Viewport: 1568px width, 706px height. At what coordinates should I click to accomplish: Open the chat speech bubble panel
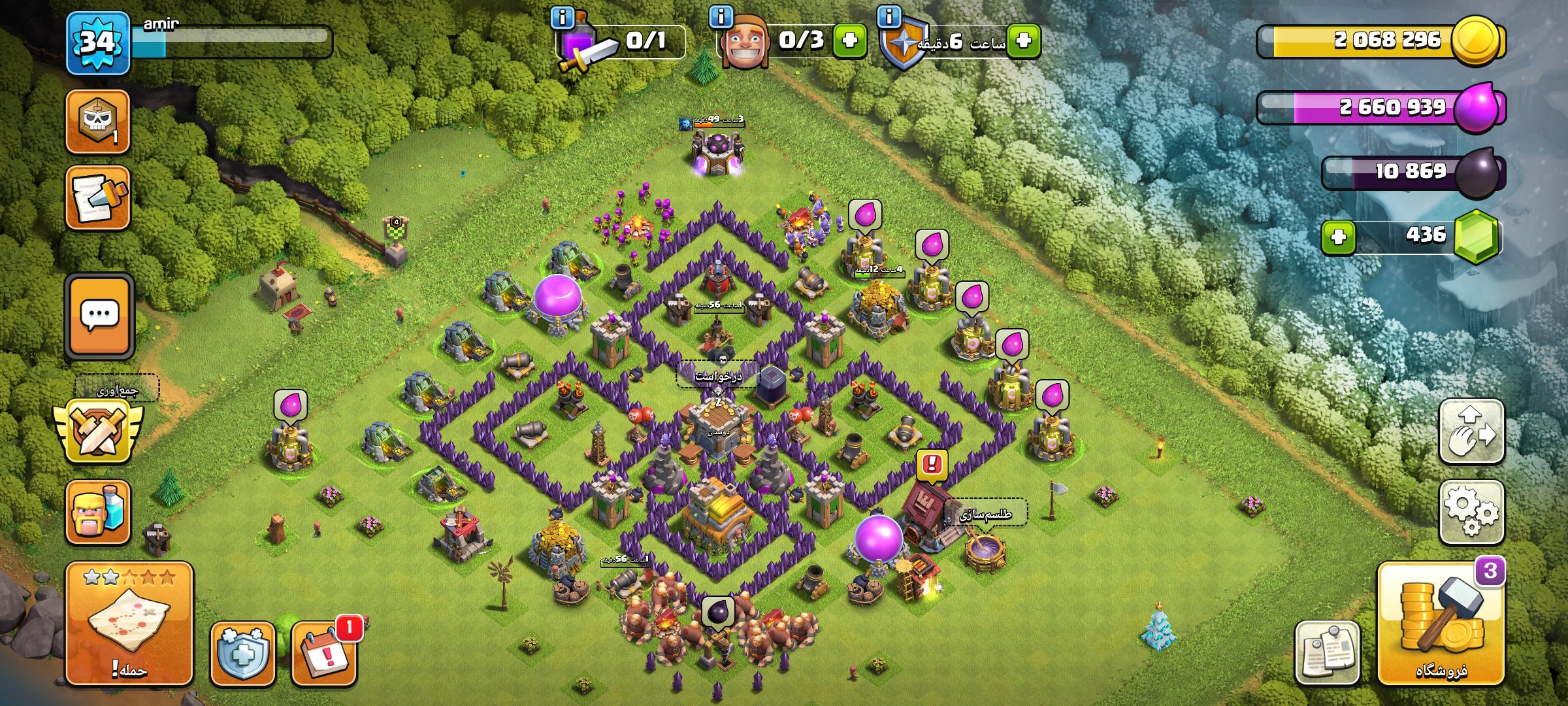tap(99, 316)
